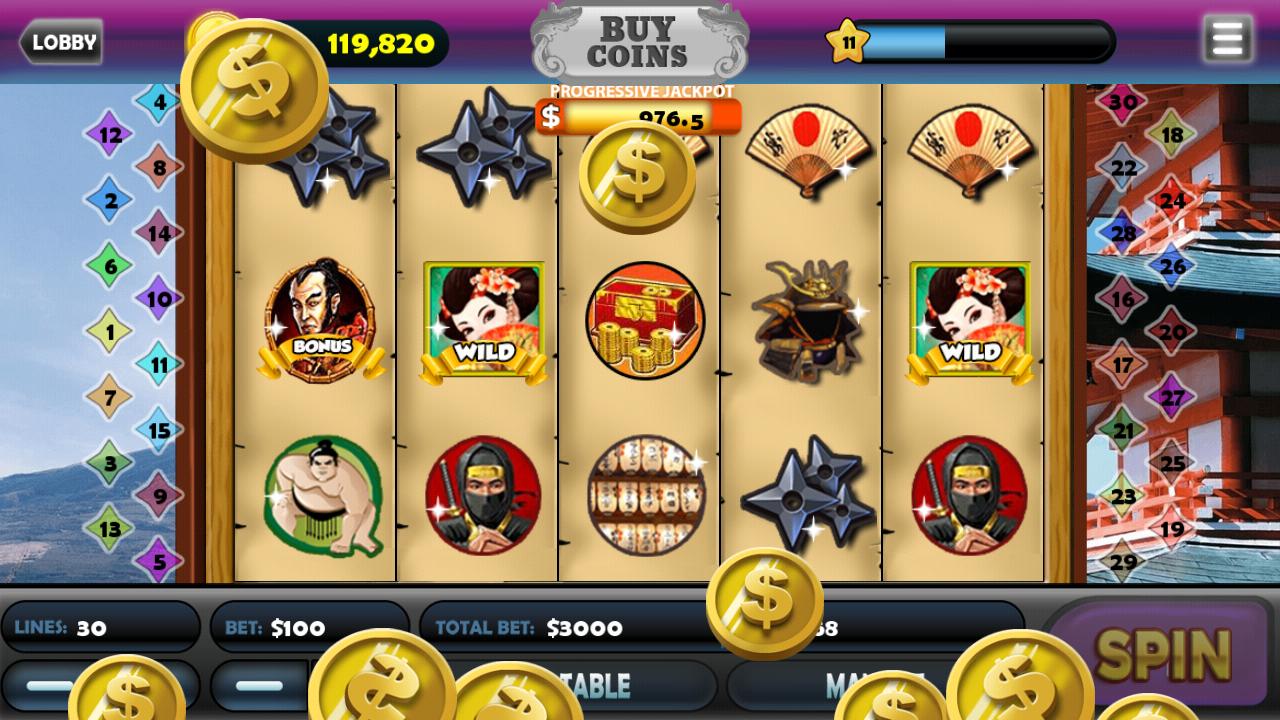Image resolution: width=1280 pixels, height=720 pixels.
Task: Open the Buy Coins store
Action: pos(639,42)
